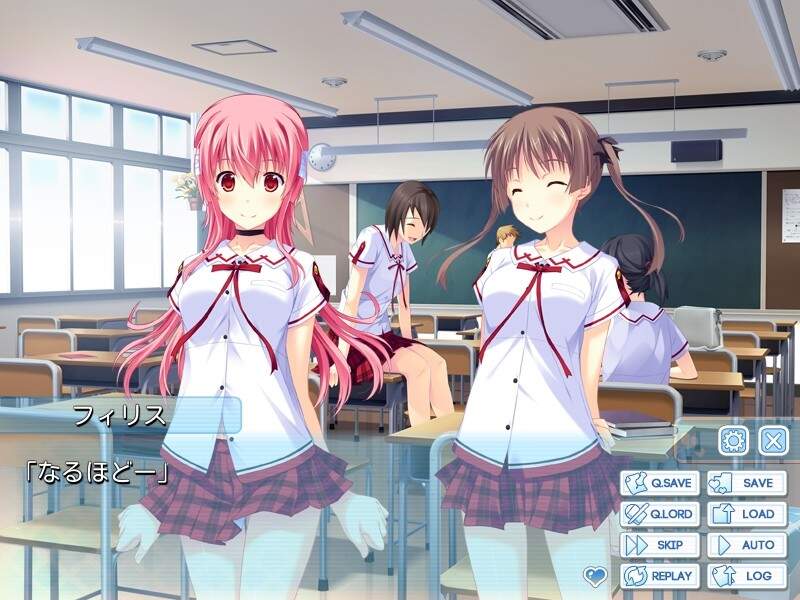Close the dialogue window with X
The height and width of the screenshot is (600, 800).
tap(772, 440)
